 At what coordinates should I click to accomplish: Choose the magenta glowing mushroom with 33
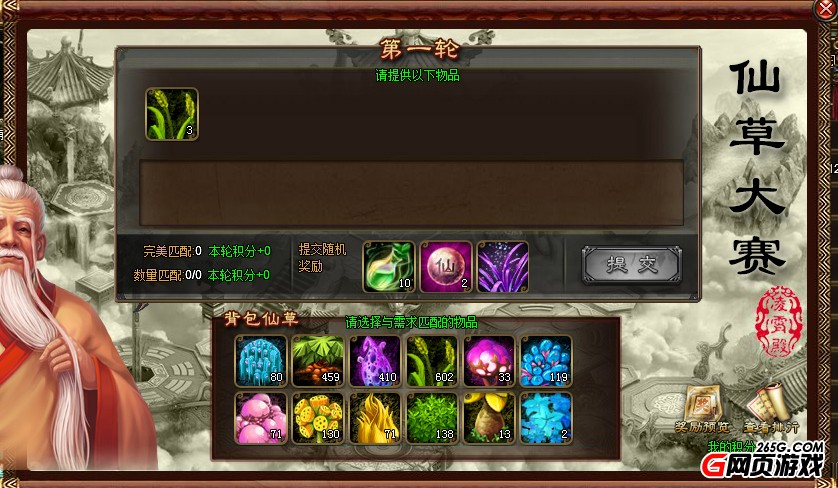pyautogui.click(x=489, y=361)
